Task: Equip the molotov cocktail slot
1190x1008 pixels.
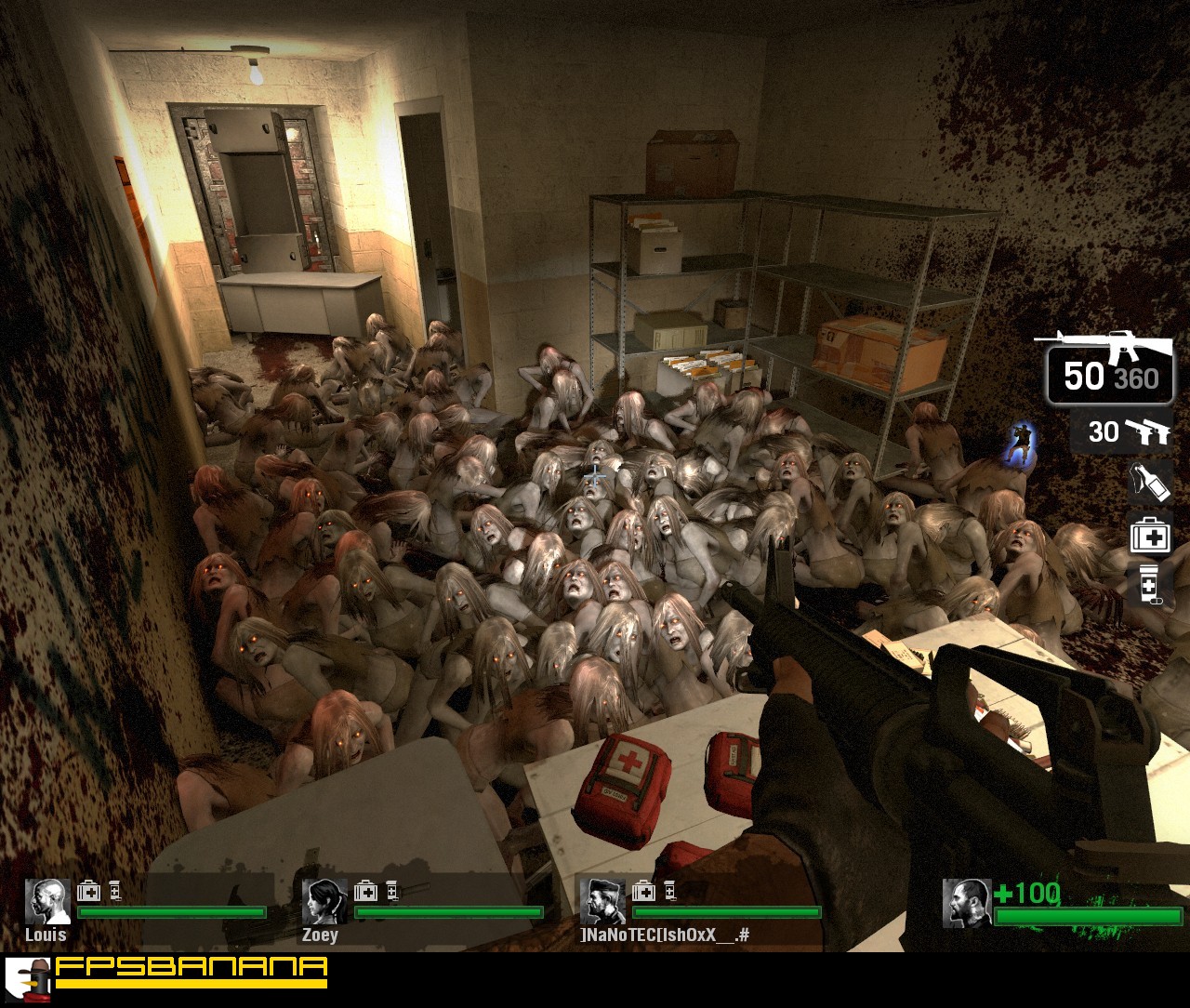Action: [1149, 482]
